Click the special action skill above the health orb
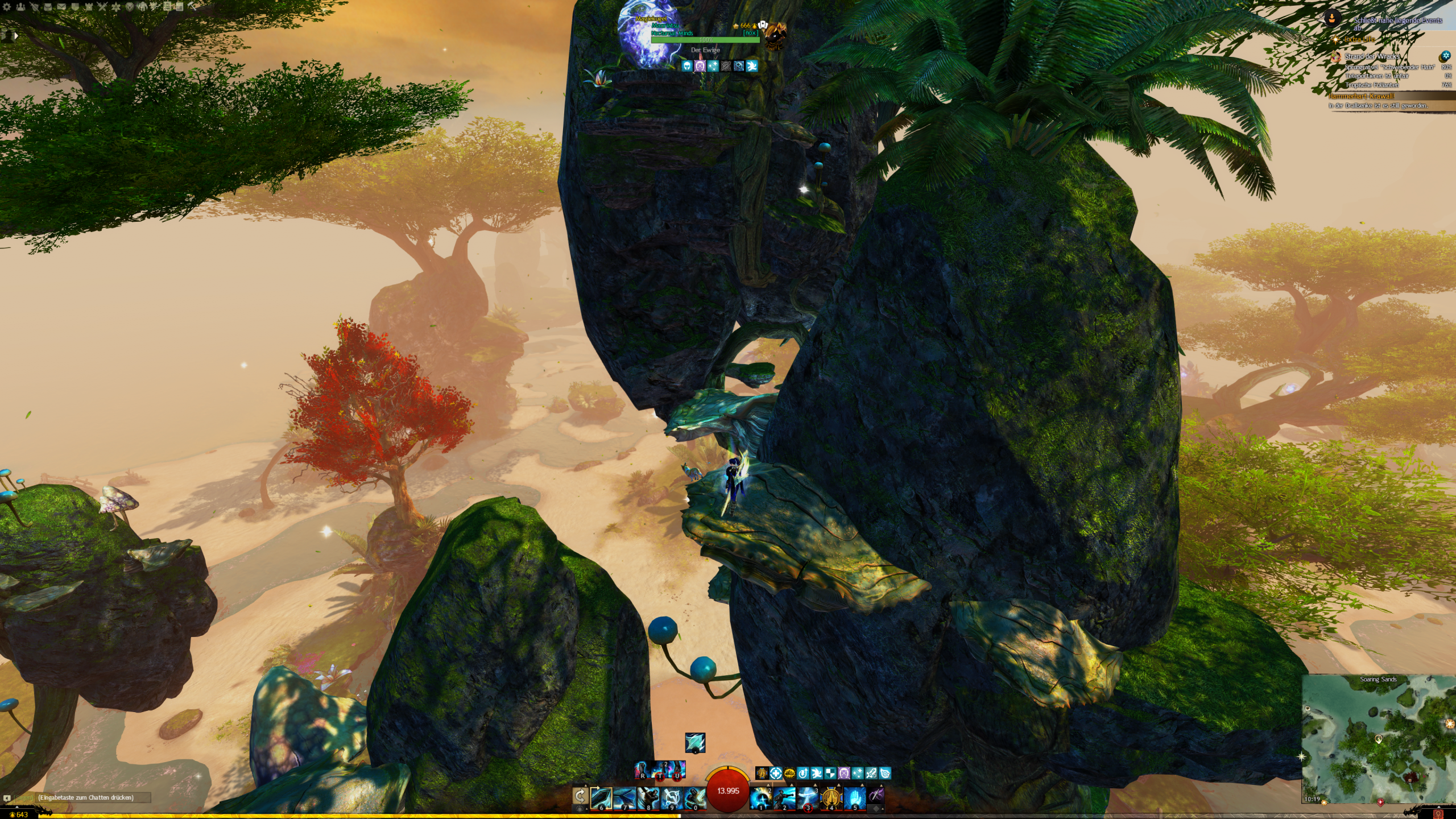Viewport: 1456px width, 819px height. coord(695,743)
